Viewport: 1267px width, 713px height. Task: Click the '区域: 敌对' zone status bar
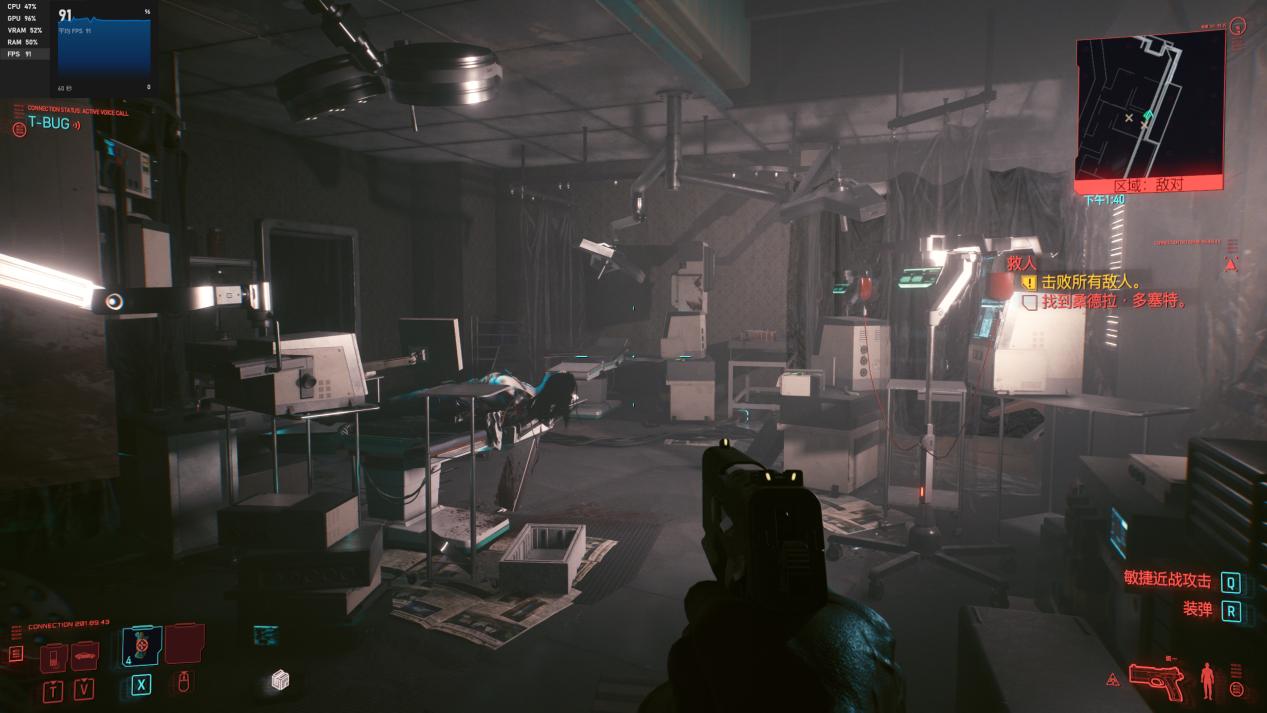1148,185
